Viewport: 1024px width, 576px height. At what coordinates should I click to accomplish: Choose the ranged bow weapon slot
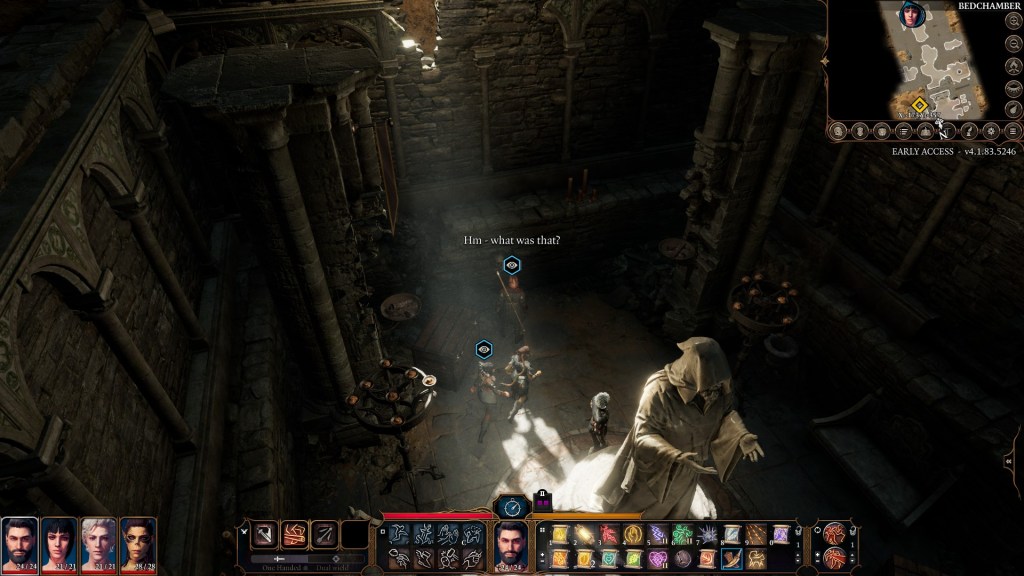(x=325, y=535)
